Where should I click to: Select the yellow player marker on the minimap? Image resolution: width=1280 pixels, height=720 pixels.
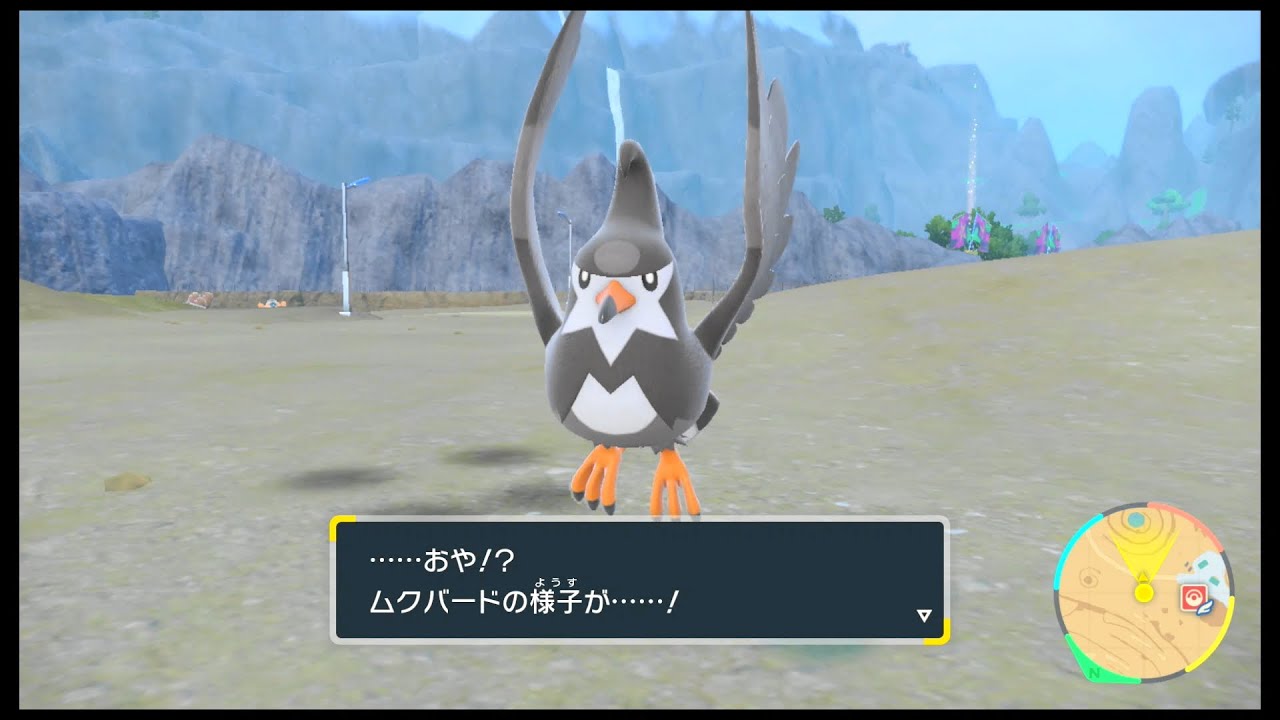[x=1144, y=592]
